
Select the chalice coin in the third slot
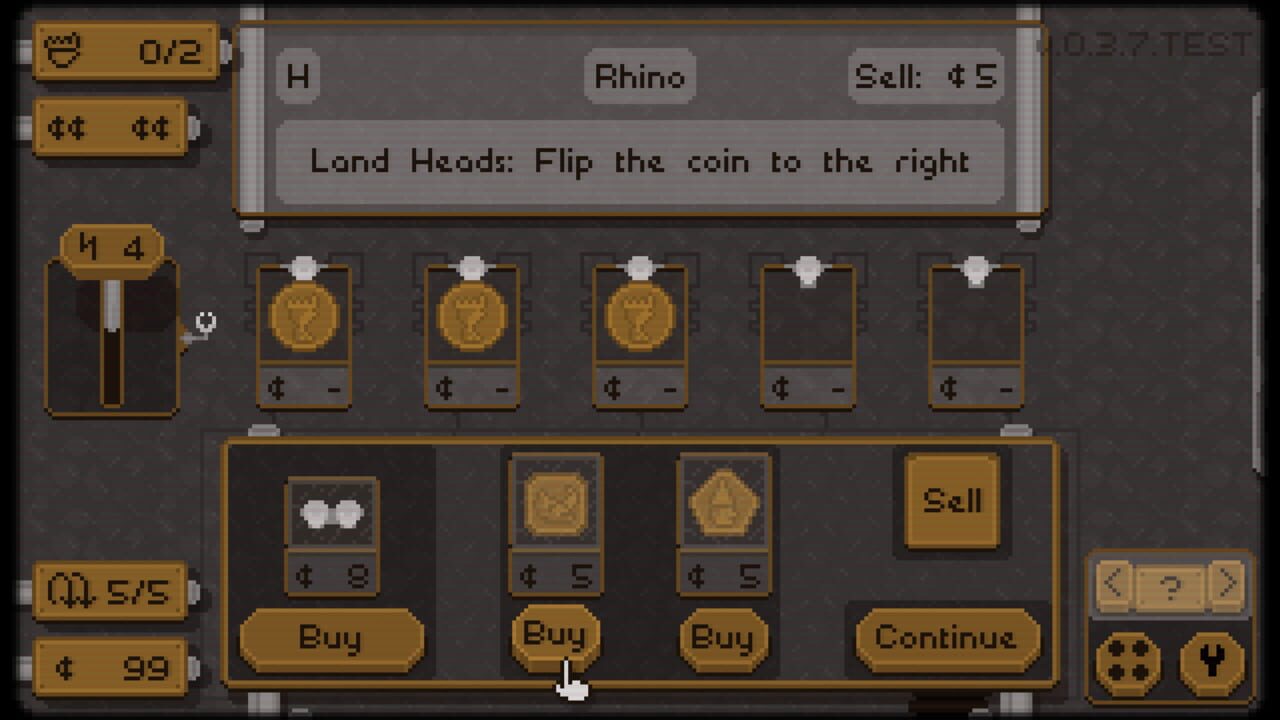639,315
